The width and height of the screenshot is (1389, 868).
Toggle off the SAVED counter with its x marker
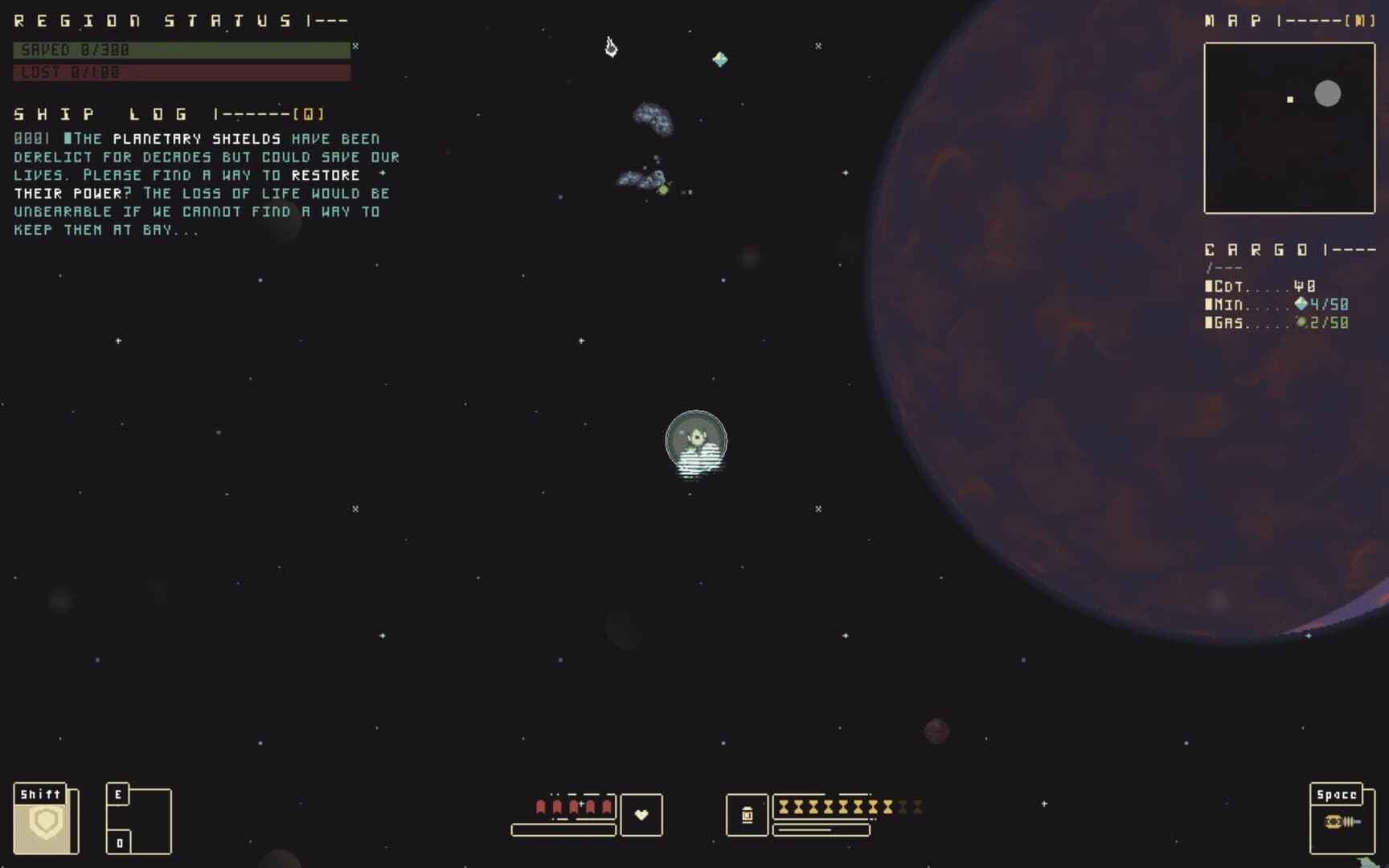click(354, 47)
